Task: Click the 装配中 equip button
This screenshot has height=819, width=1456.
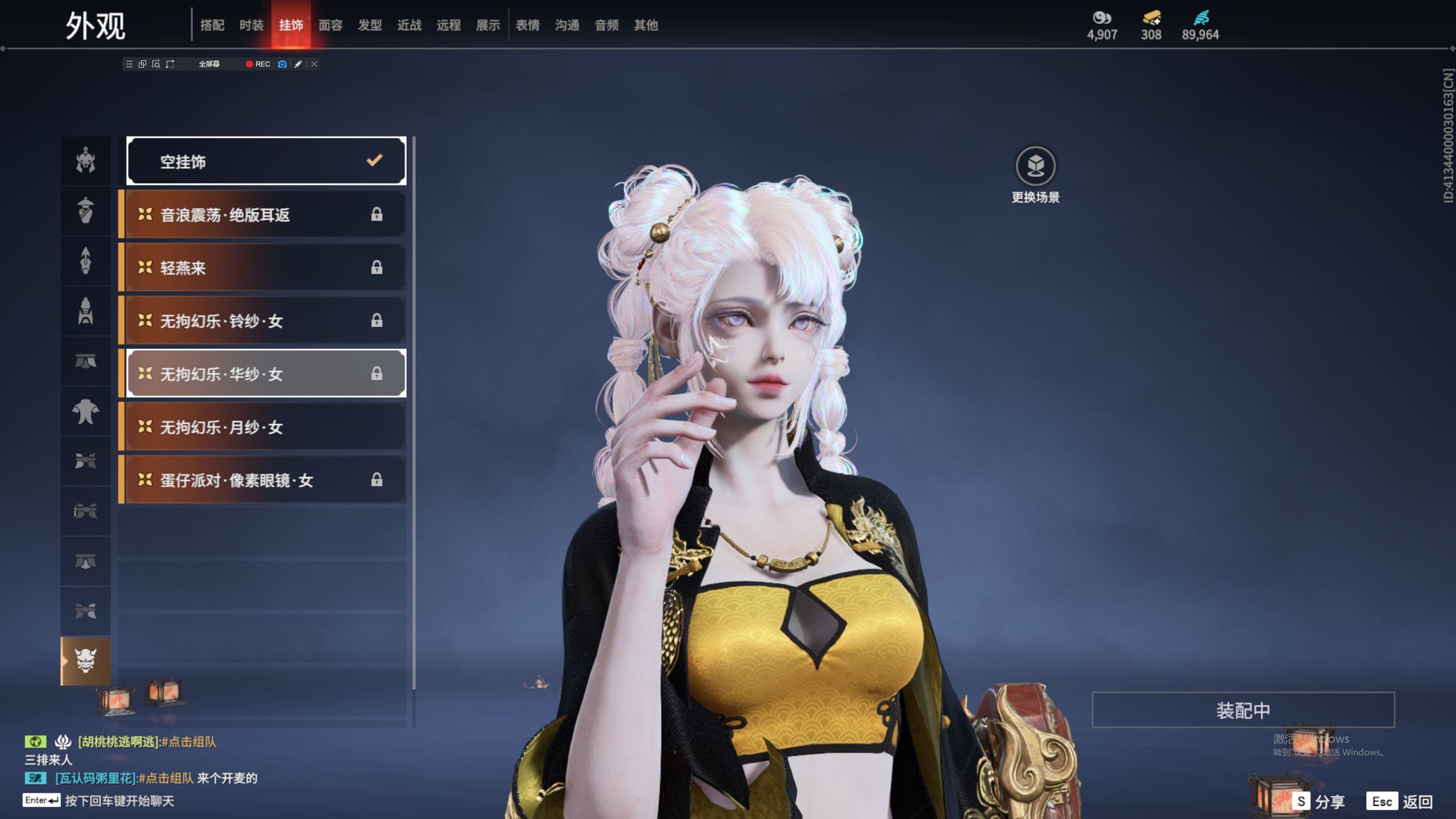Action: pyautogui.click(x=1243, y=710)
